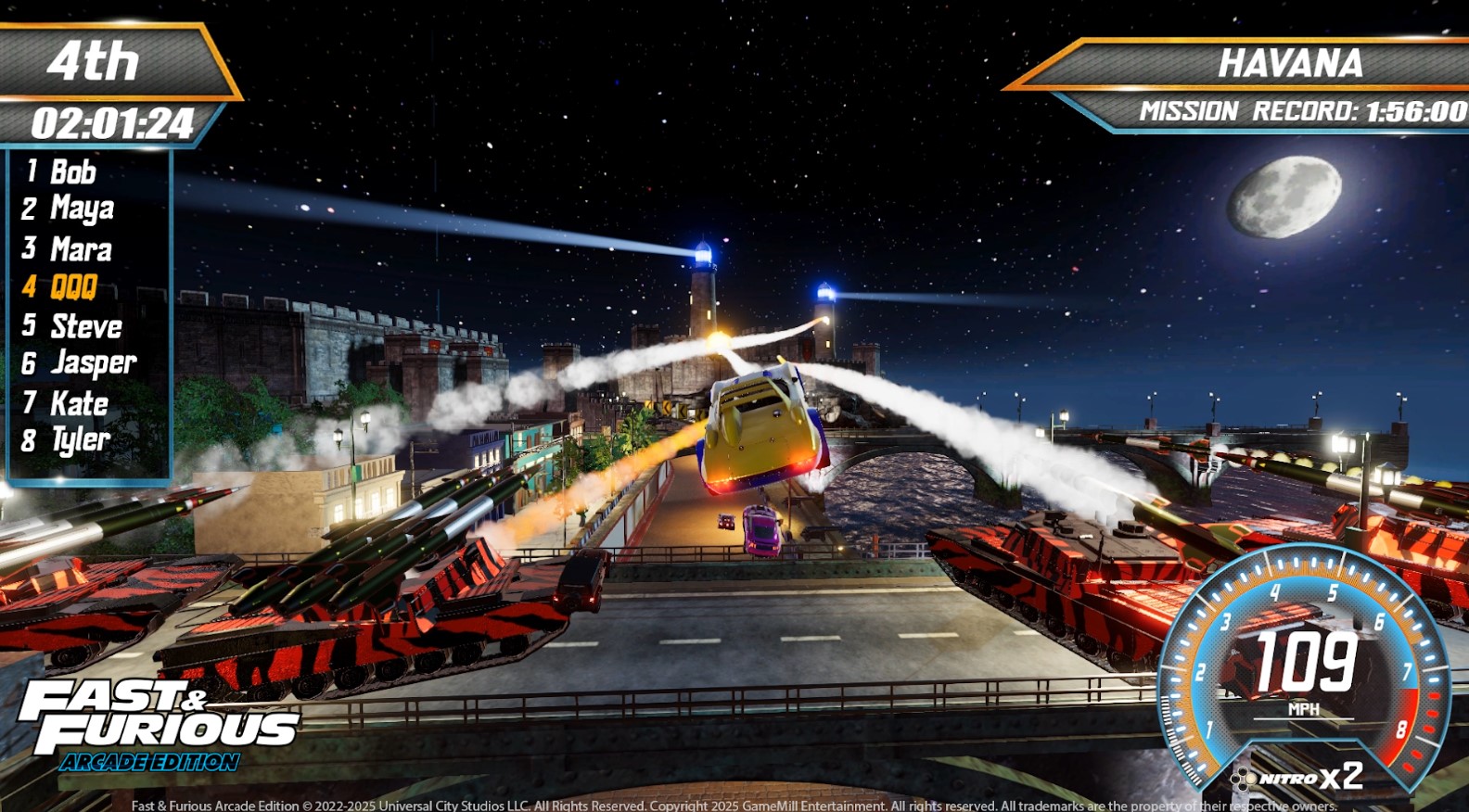1469x812 pixels.
Task: Select the highlighted QQQ player entry
Action: coord(73,287)
